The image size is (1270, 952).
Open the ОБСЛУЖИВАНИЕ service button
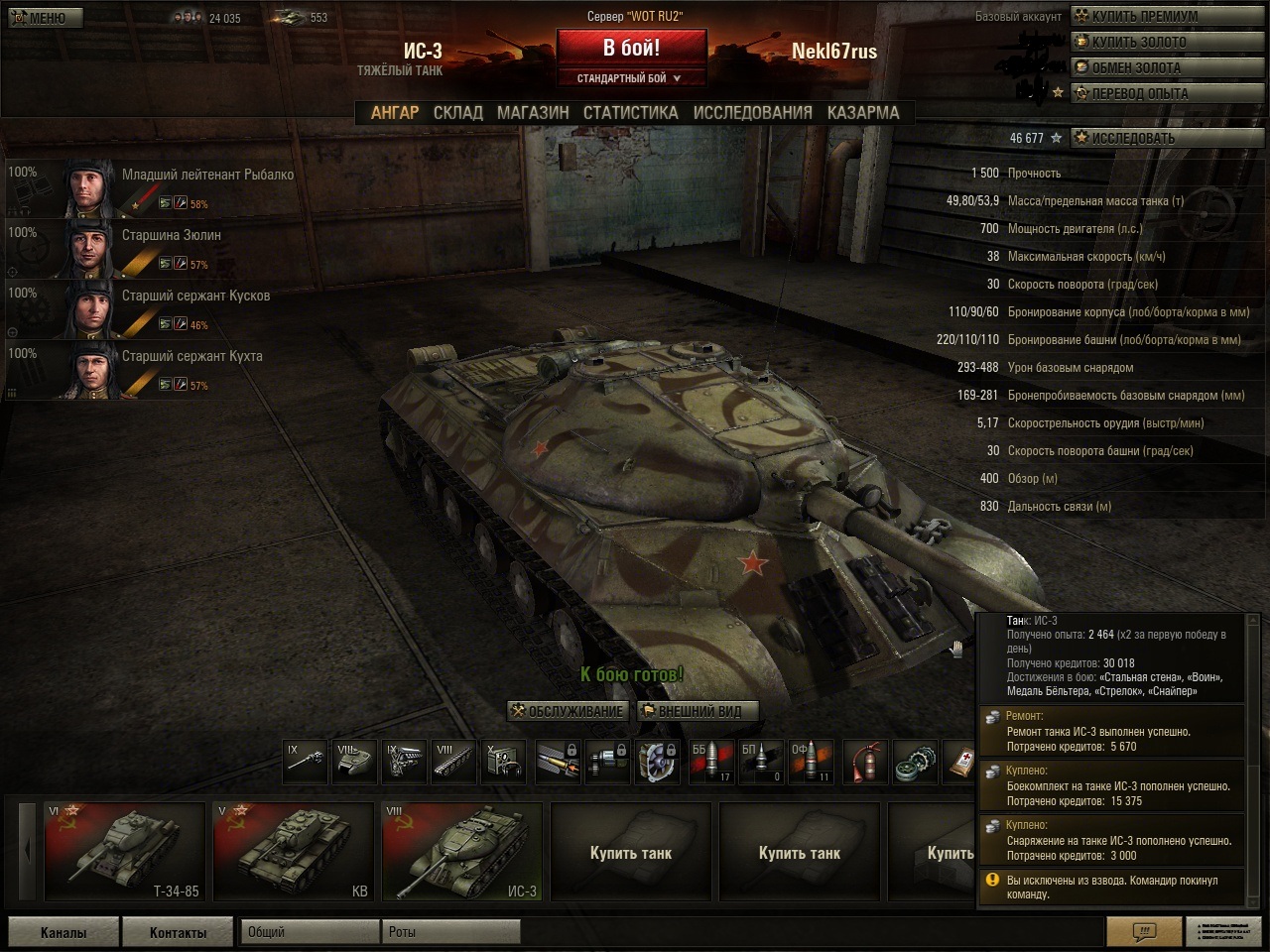pyautogui.click(x=568, y=711)
